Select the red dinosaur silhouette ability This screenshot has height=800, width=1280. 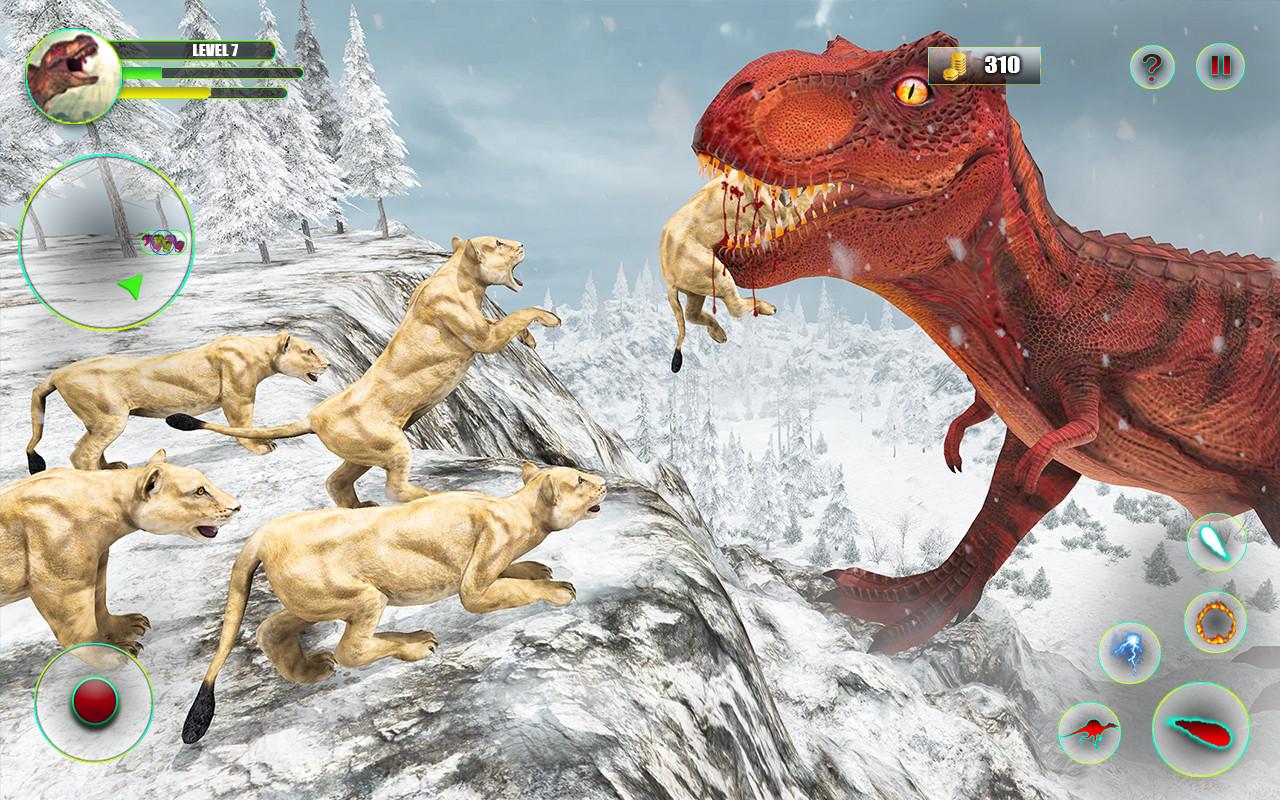point(1090,732)
